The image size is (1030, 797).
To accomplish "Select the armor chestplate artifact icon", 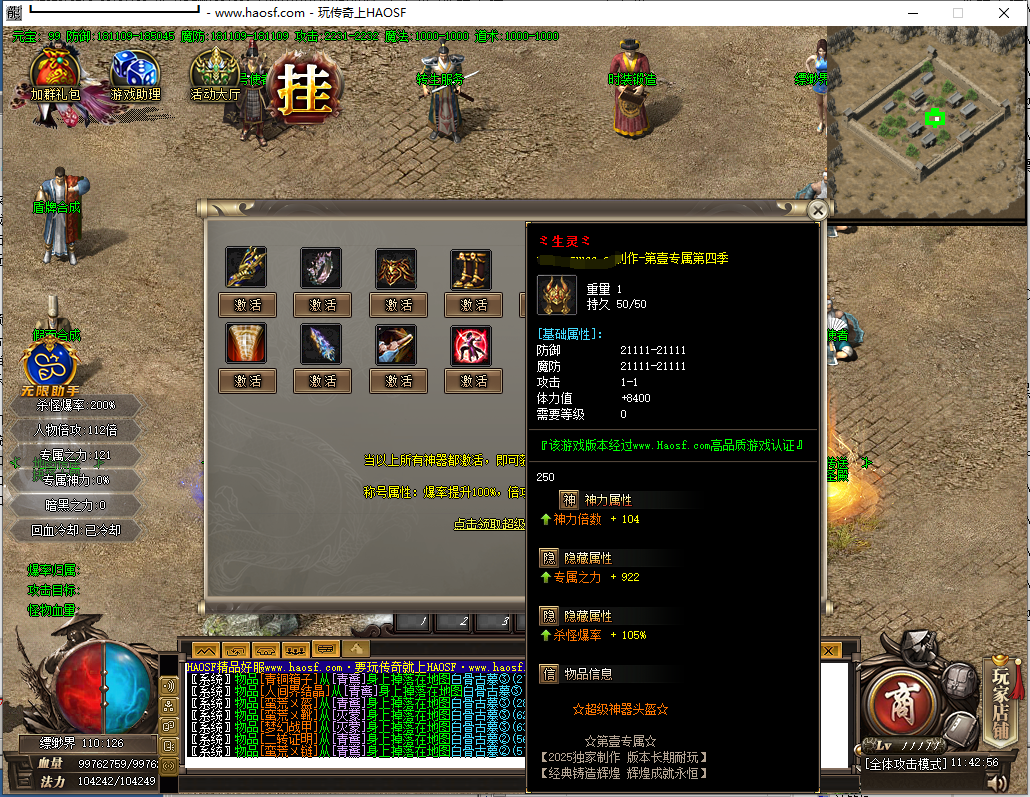I will tap(396, 268).
